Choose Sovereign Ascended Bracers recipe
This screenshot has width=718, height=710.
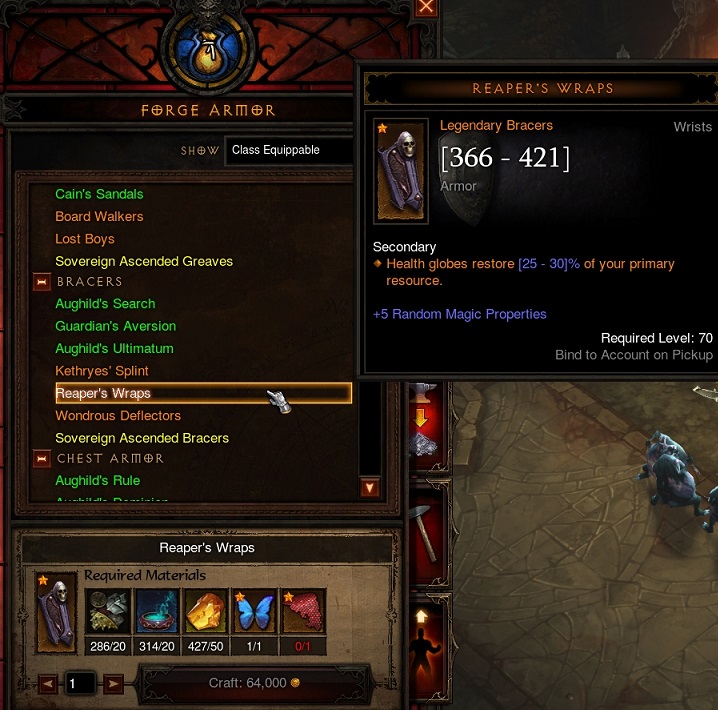click(x=142, y=438)
